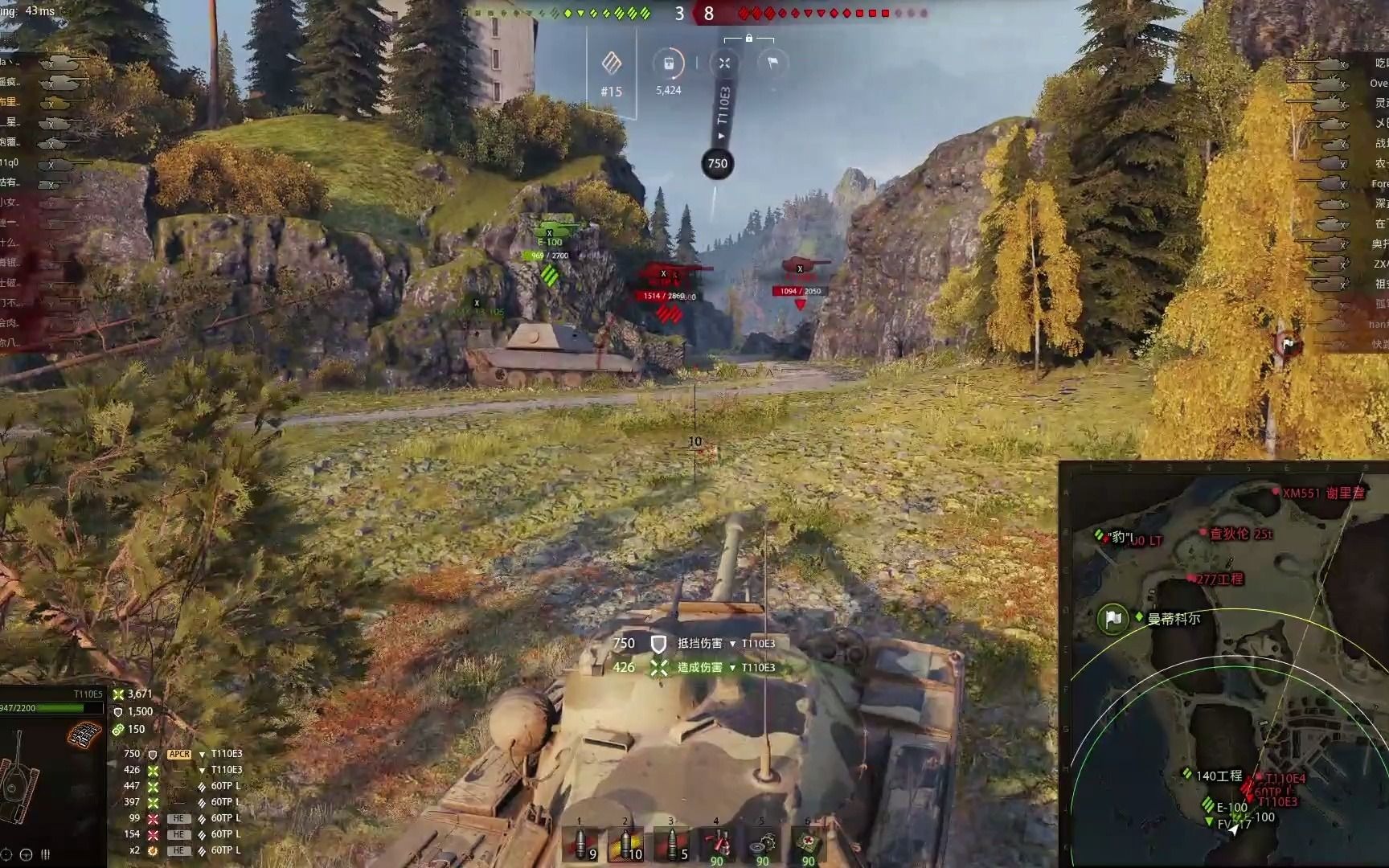Activate the repair kit consumable

762,844
